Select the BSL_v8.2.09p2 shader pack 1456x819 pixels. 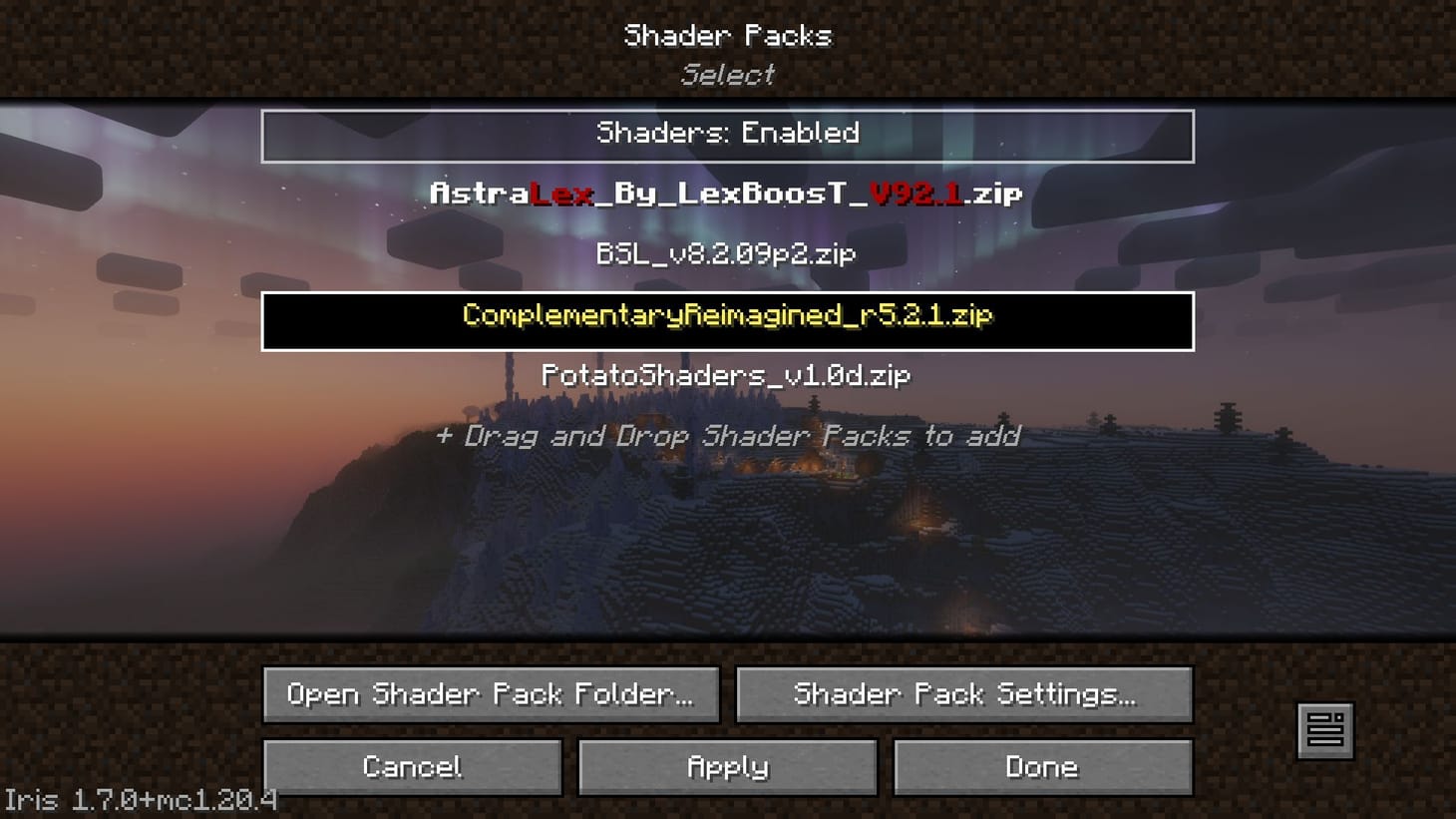(x=727, y=255)
